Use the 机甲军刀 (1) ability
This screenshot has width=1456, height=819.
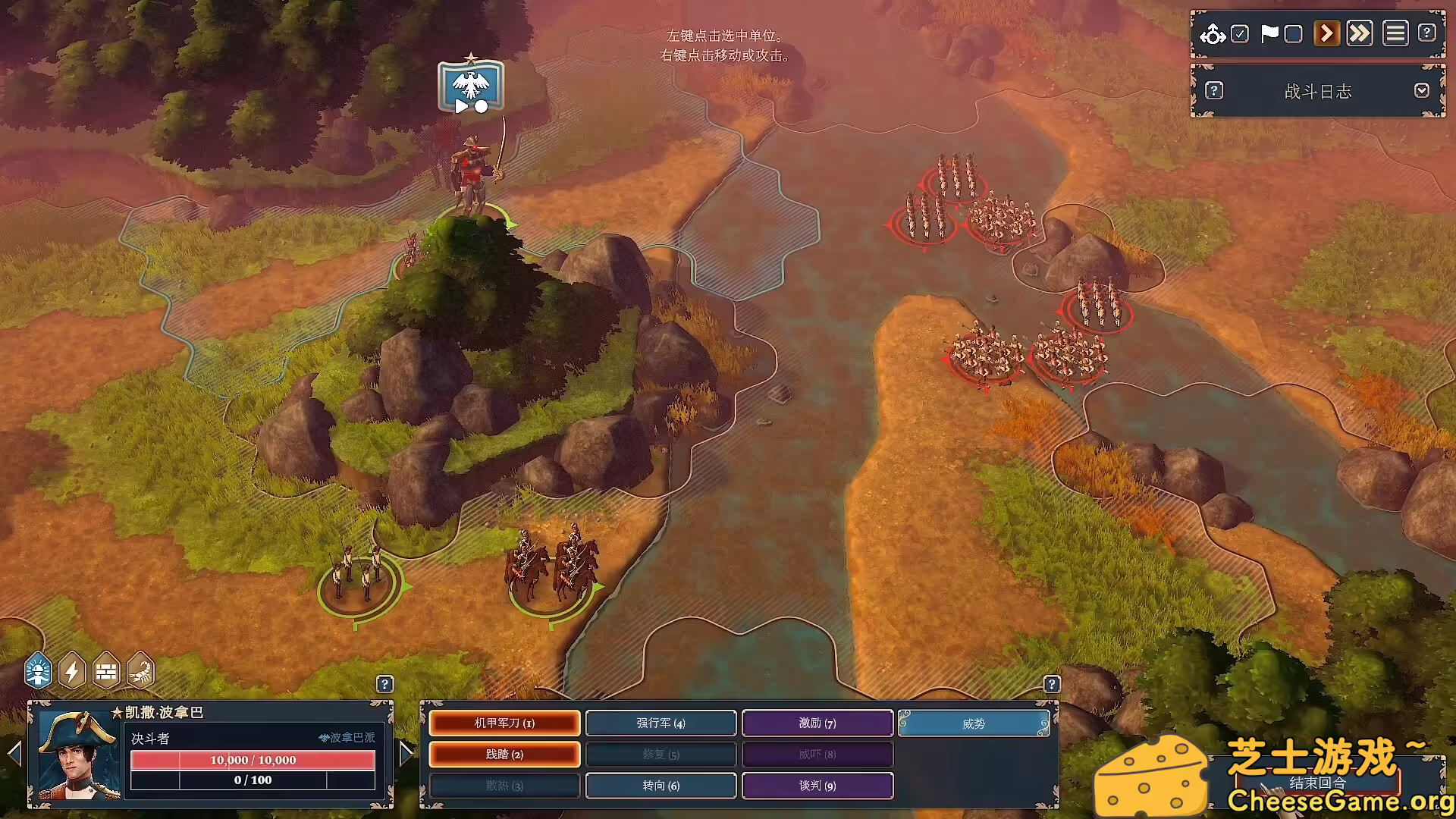coord(505,723)
